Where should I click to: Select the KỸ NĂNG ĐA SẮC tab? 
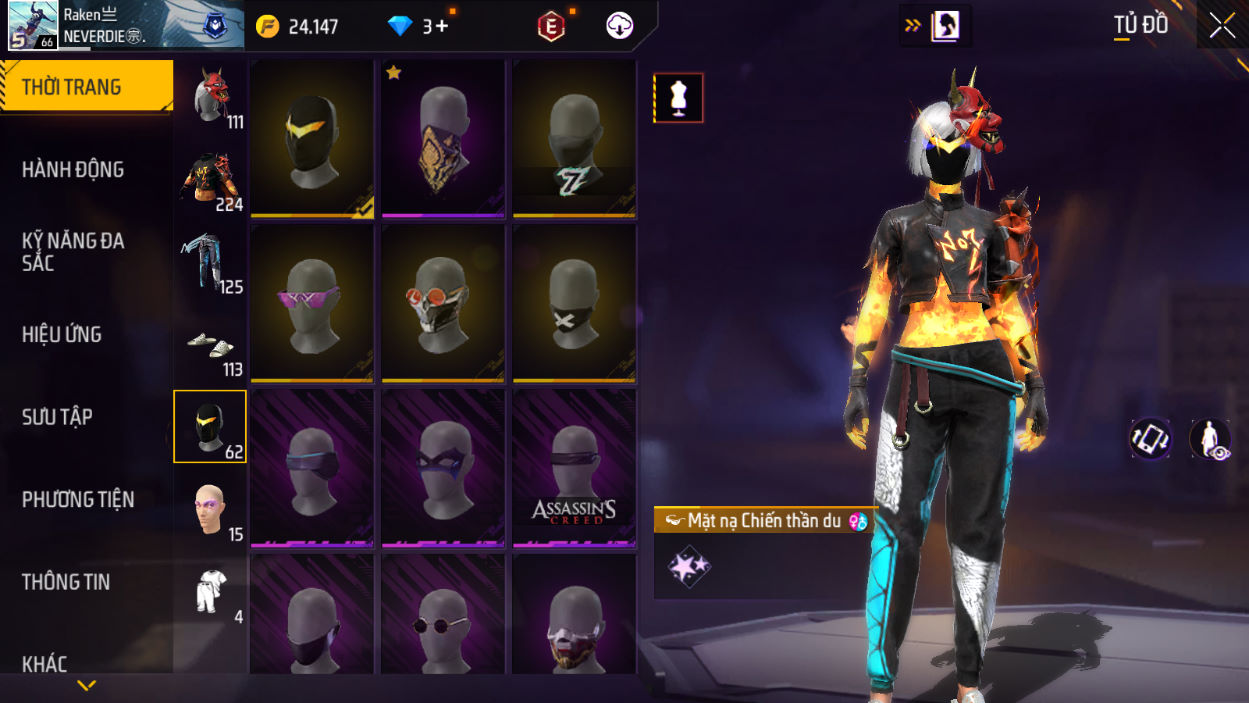pyautogui.click(x=73, y=252)
